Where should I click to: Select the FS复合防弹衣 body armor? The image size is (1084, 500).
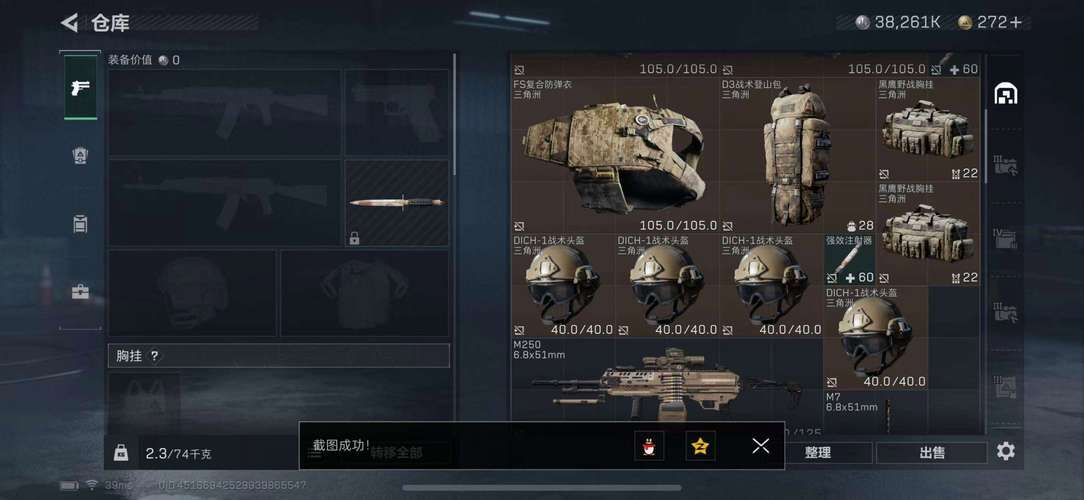614,155
